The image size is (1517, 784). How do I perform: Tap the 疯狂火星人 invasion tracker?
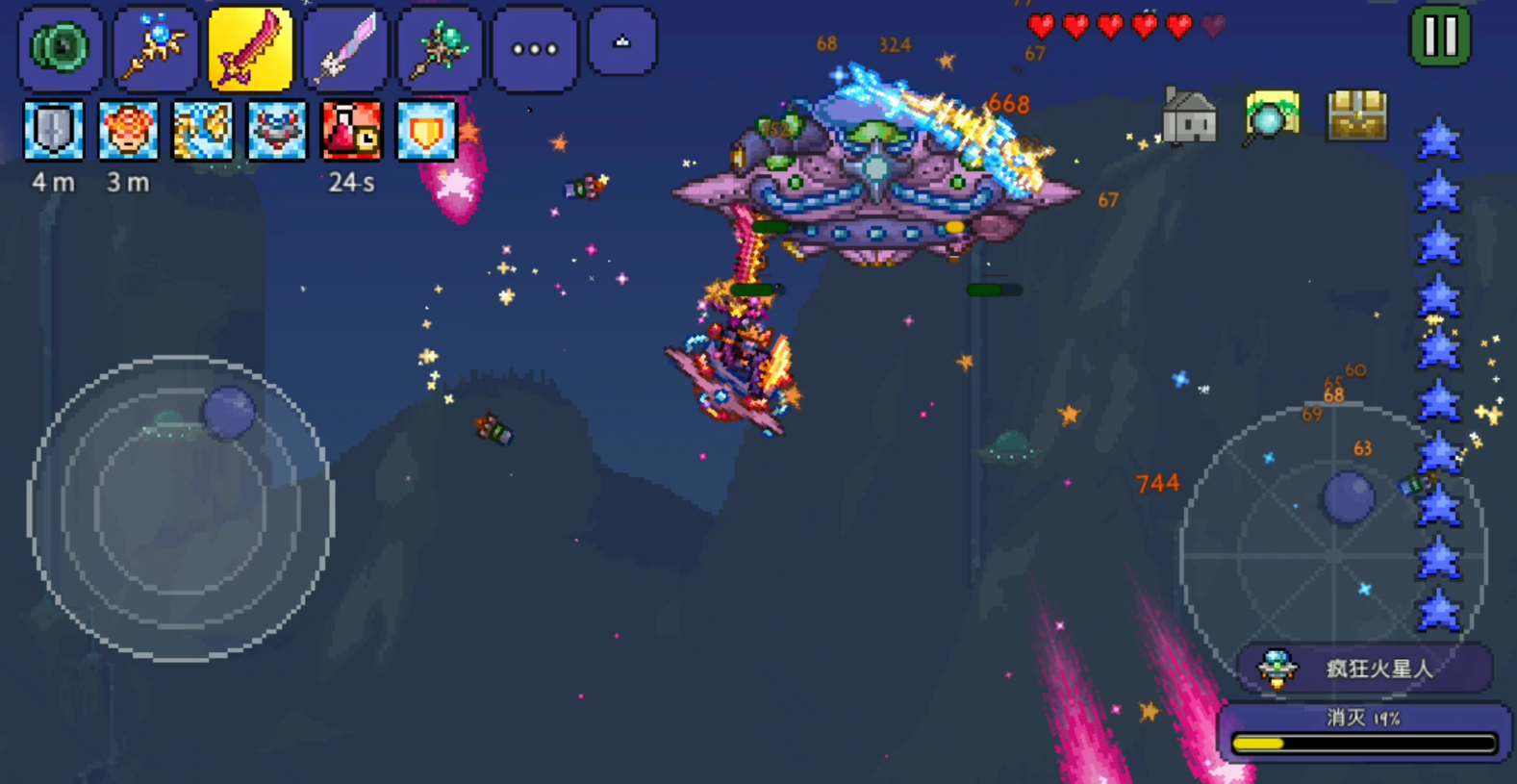click(1364, 668)
